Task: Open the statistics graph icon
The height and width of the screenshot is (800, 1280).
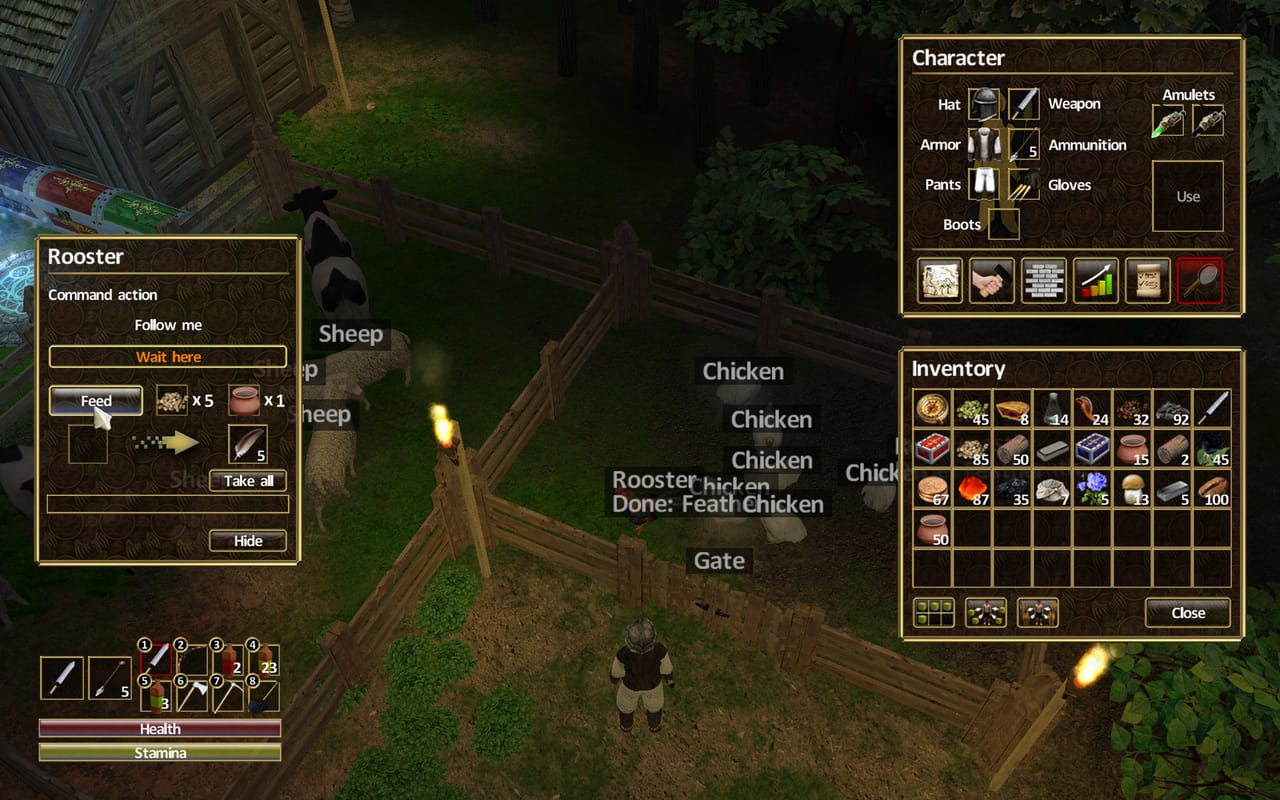Action: [x=1095, y=281]
